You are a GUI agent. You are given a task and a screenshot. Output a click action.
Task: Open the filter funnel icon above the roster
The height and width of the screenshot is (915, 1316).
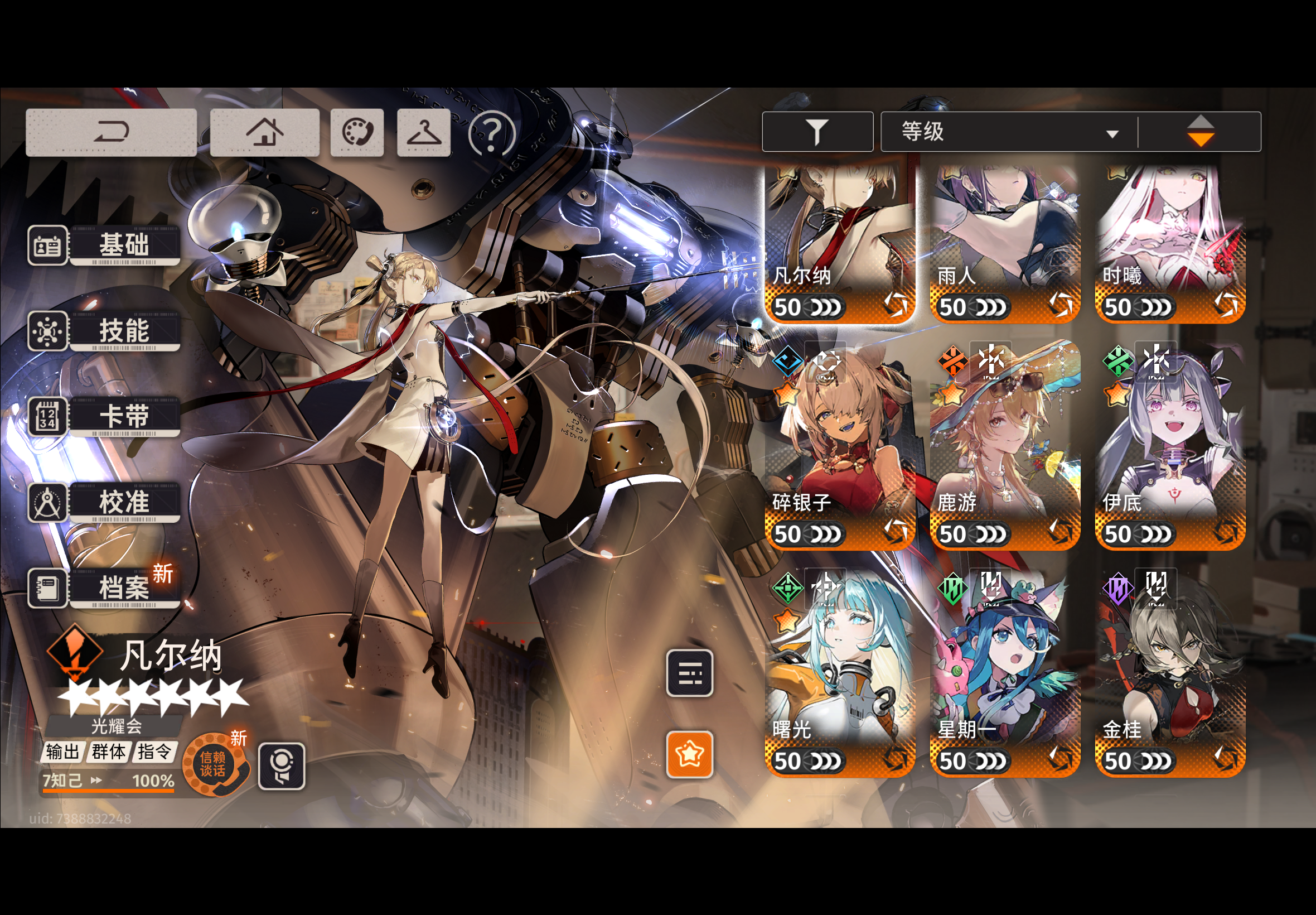coord(817,131)
